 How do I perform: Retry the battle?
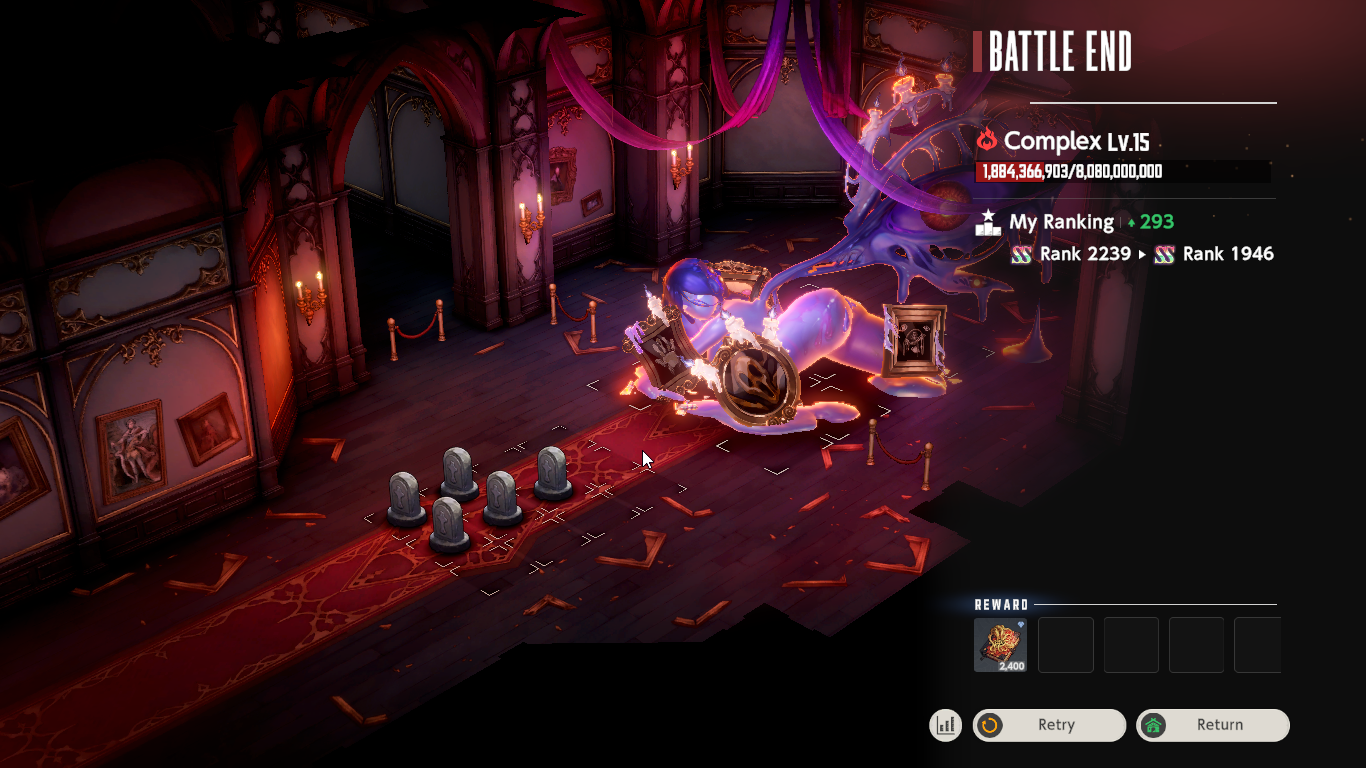[1049, 725]
